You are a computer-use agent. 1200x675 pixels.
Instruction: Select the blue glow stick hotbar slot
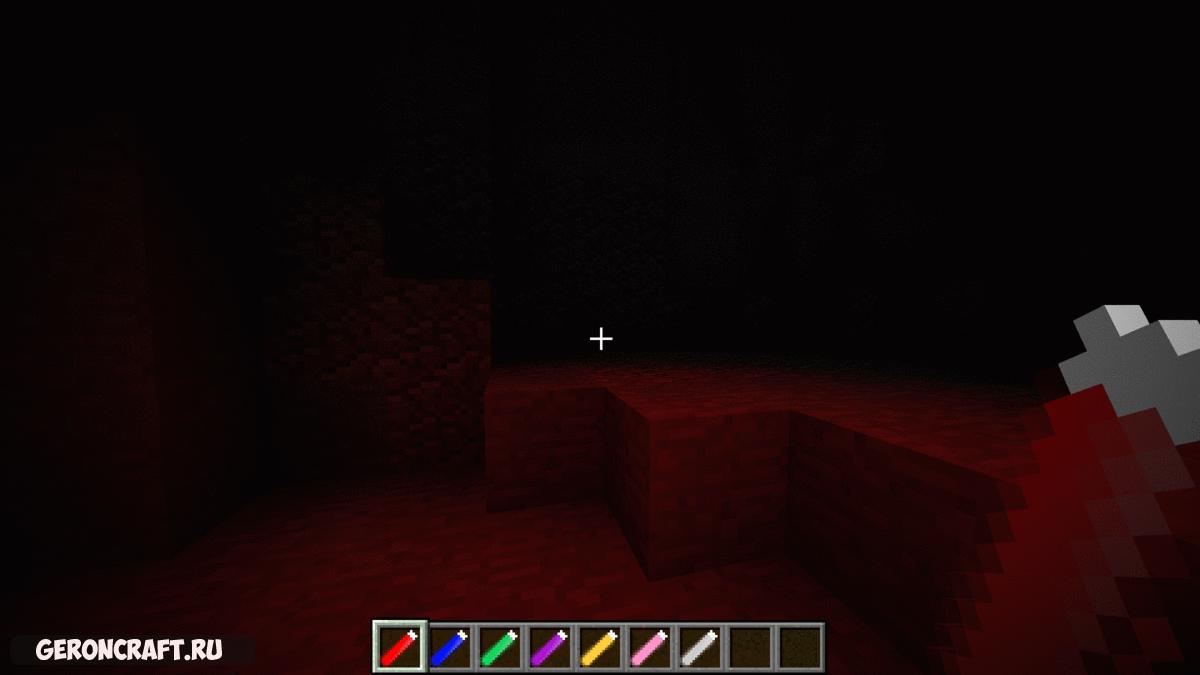450,647
